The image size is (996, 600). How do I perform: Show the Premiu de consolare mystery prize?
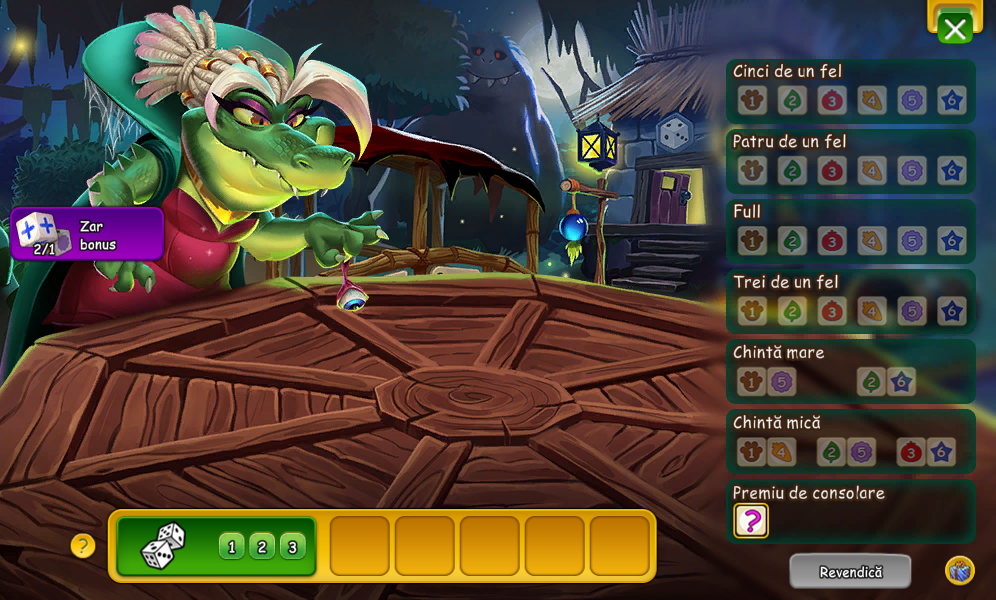pos(751,520)
